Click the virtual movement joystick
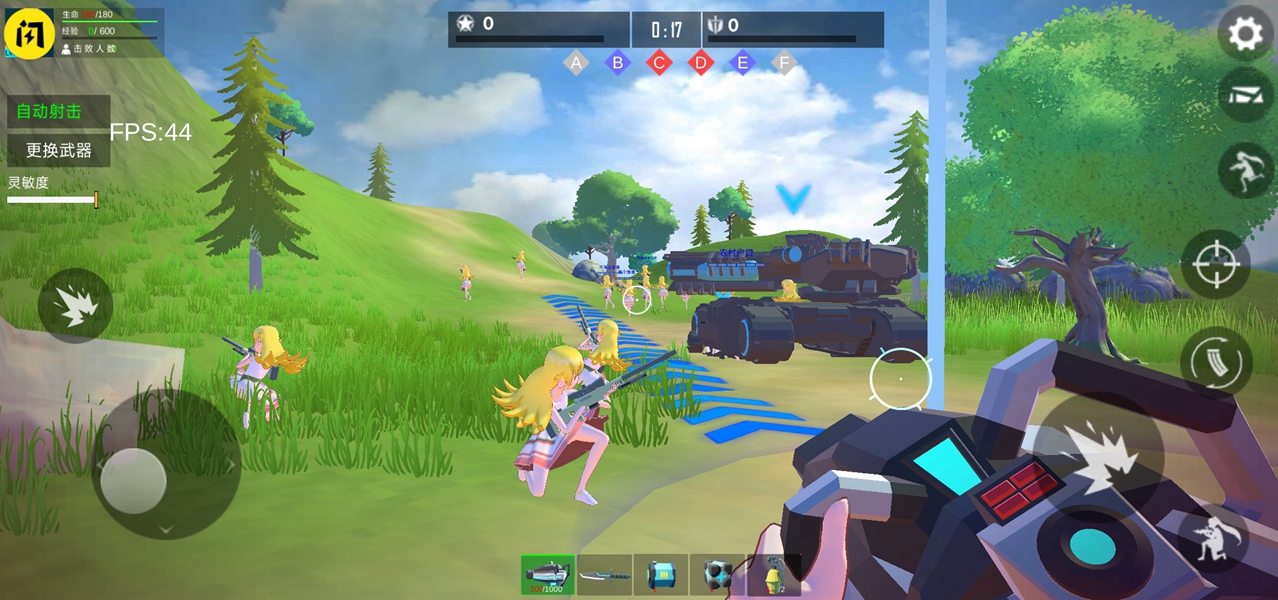This screenshot has width=1278, height=600. pos(134,480)
